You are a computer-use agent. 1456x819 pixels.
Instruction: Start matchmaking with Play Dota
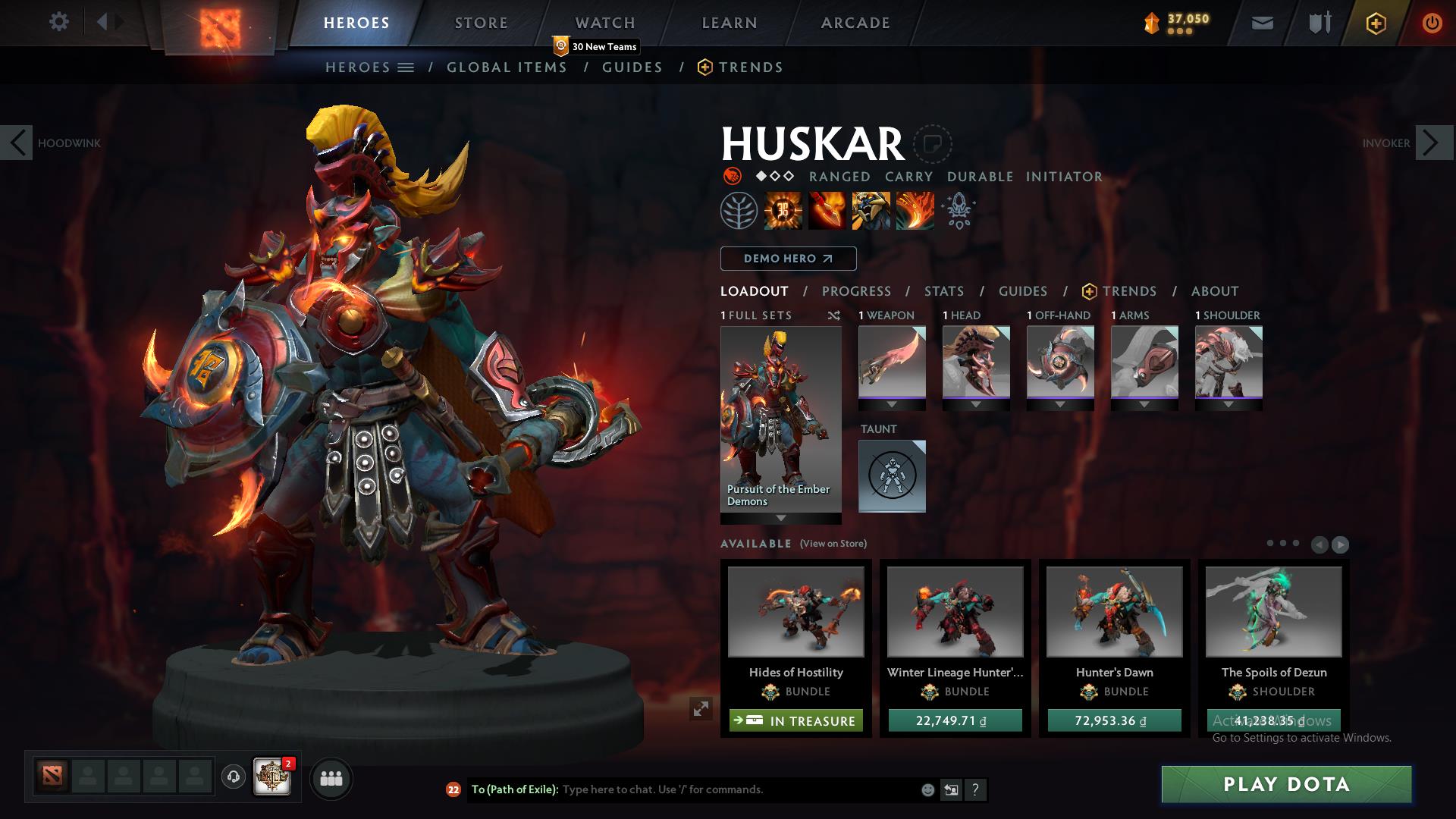click(1286, 784)
